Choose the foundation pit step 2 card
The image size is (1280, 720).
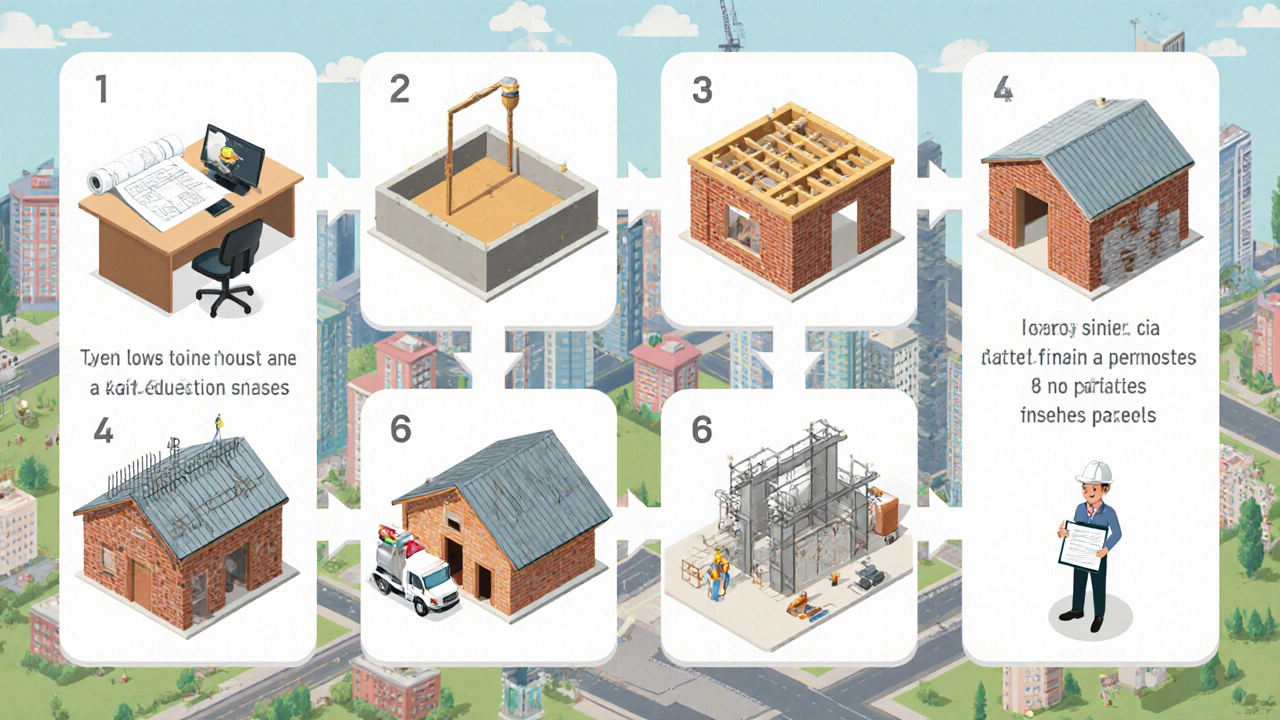488,190
